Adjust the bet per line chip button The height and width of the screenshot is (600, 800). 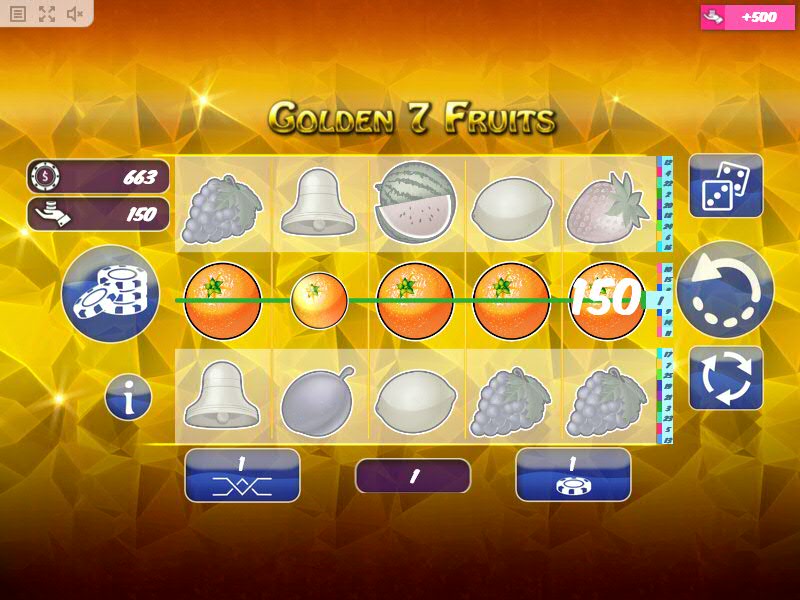point(573,475)
